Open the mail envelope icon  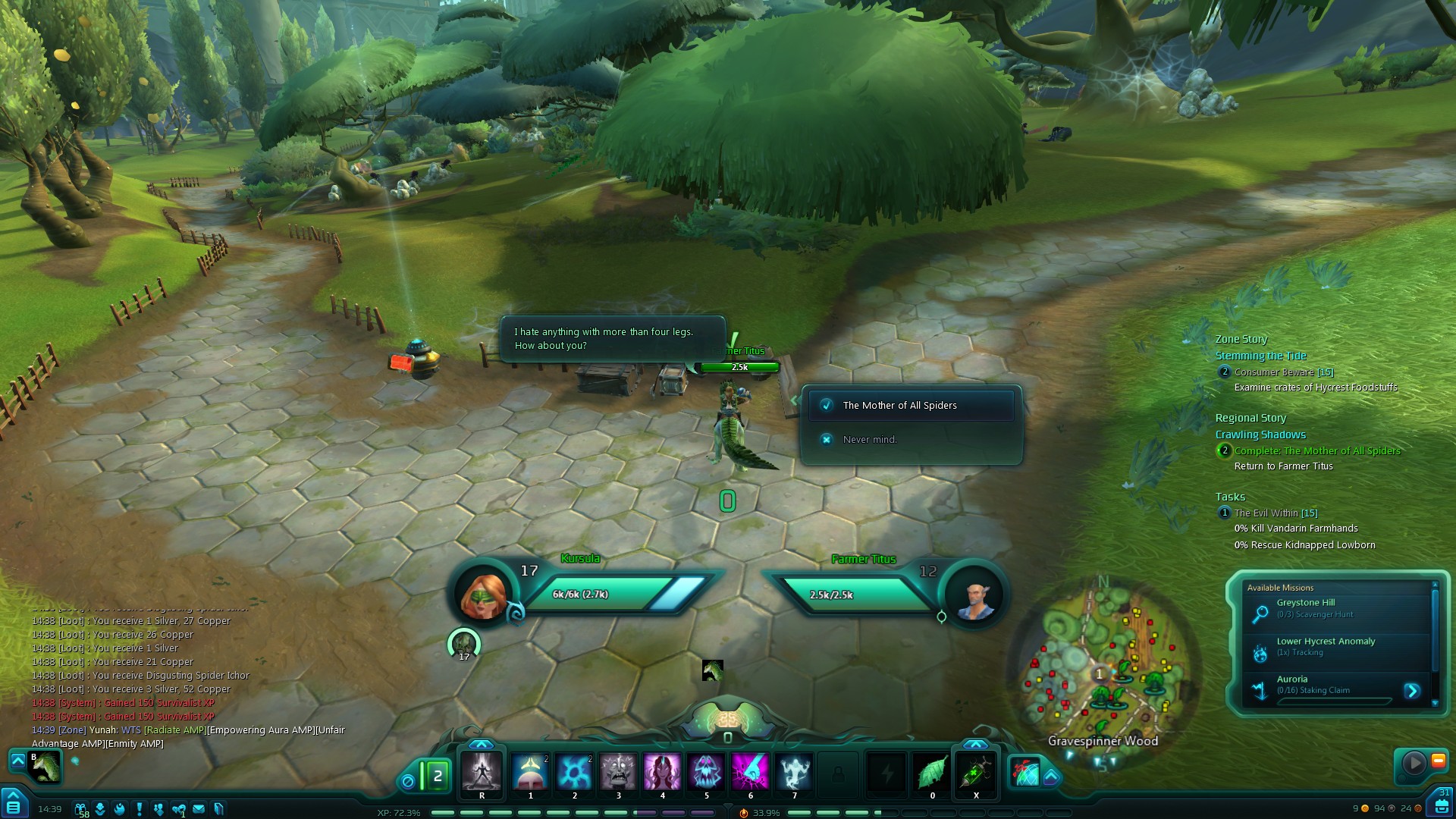(x=199, y=809)
